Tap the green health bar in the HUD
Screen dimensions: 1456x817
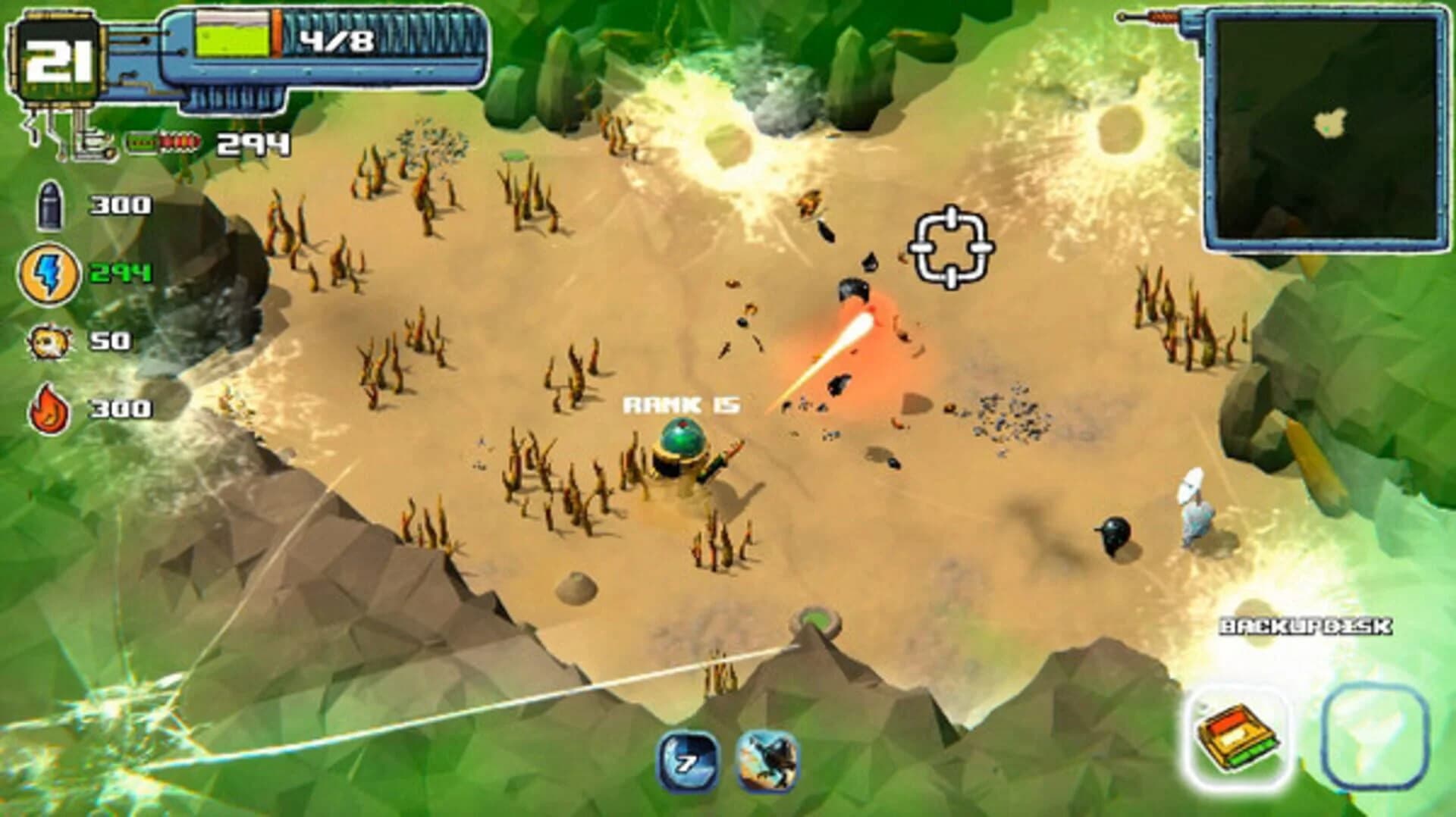coord(231,42)
